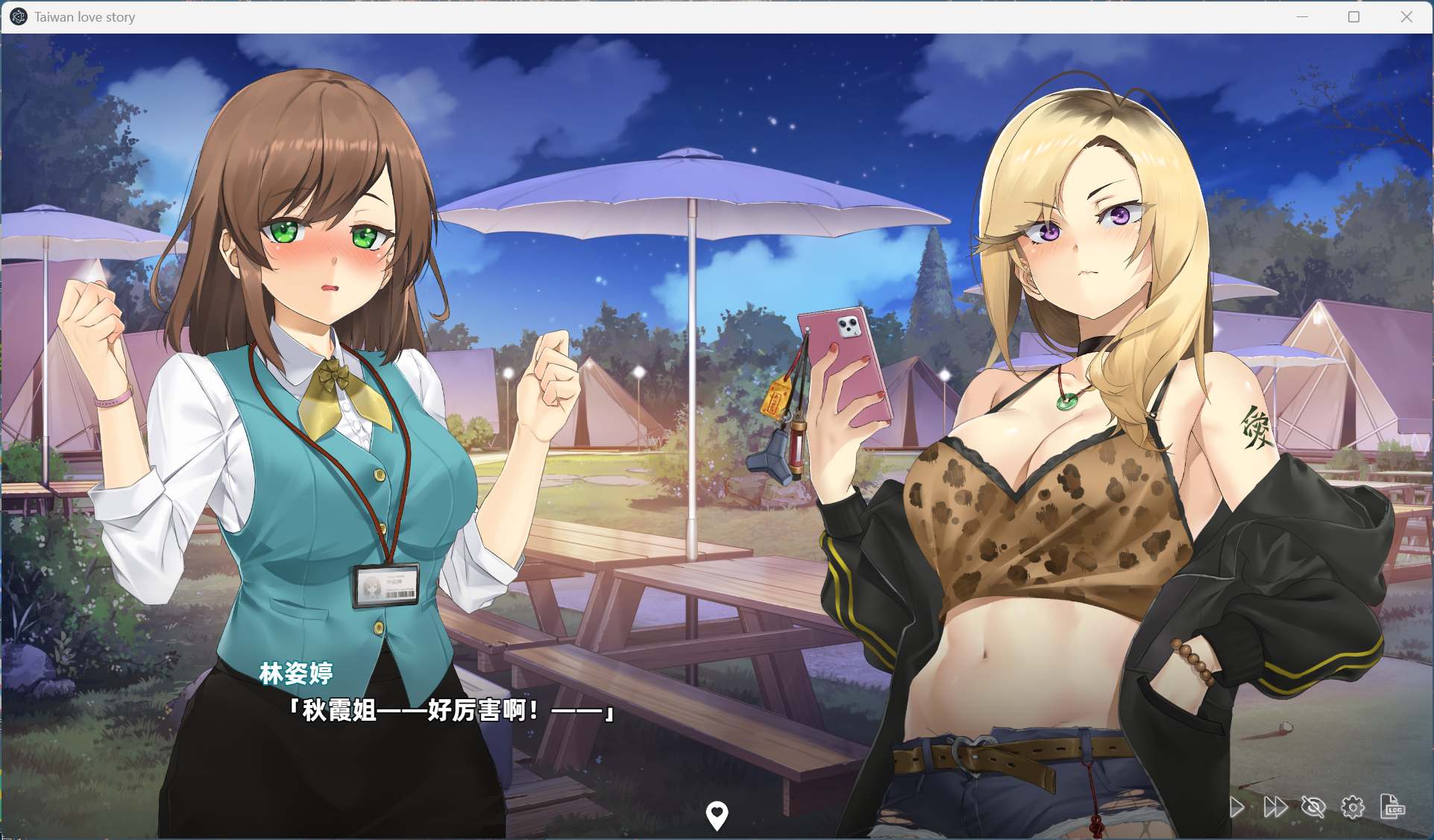This screenshot has height=840, width=1434.
Task: Minimize the Taiwan love story window
Action: (1303, 17)
